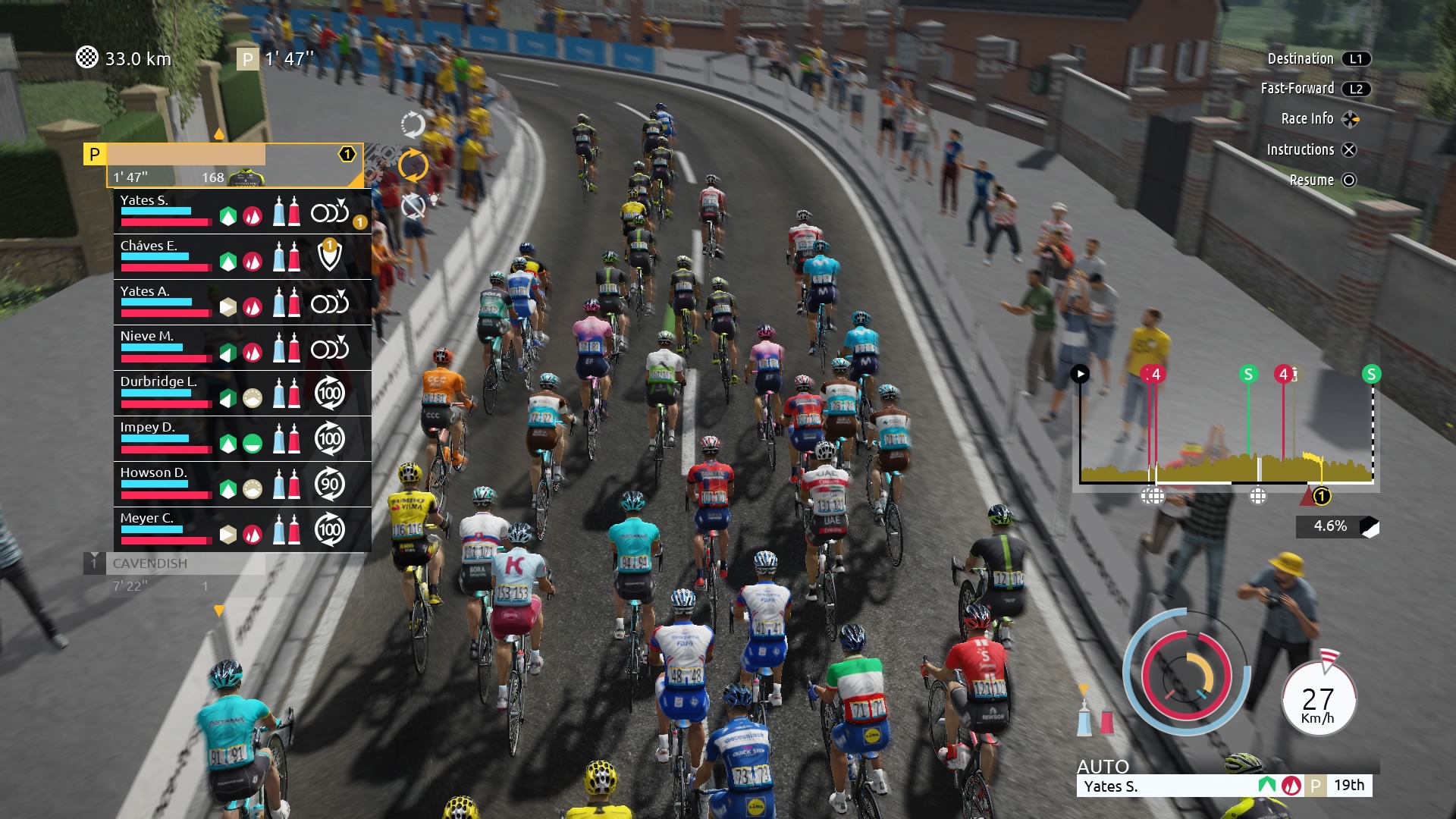1456x819 pixels.
Task: Choose Yates A. from the team panel
Action: coord(167,302)
